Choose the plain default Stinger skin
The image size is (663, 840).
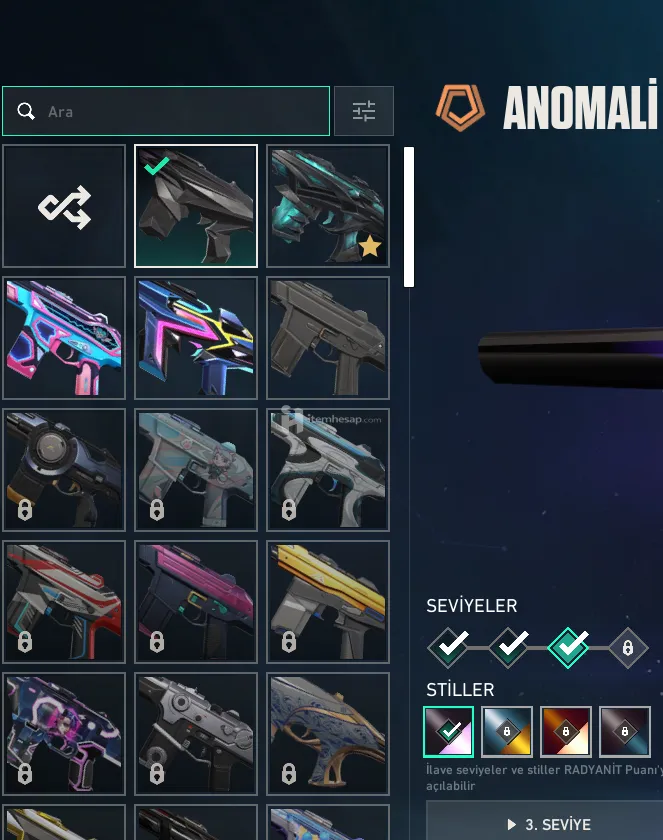(x=328, y=338)
